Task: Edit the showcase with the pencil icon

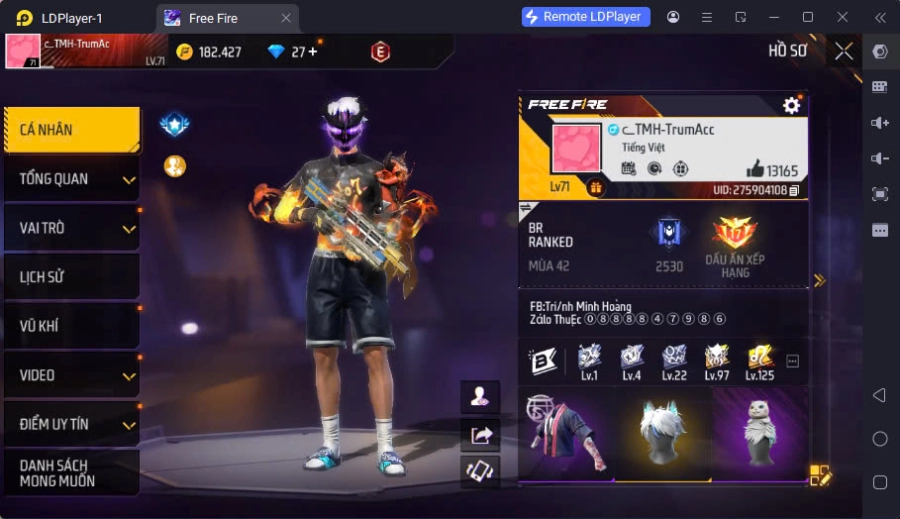Action: pyautogui.click(x=820, y=476)
